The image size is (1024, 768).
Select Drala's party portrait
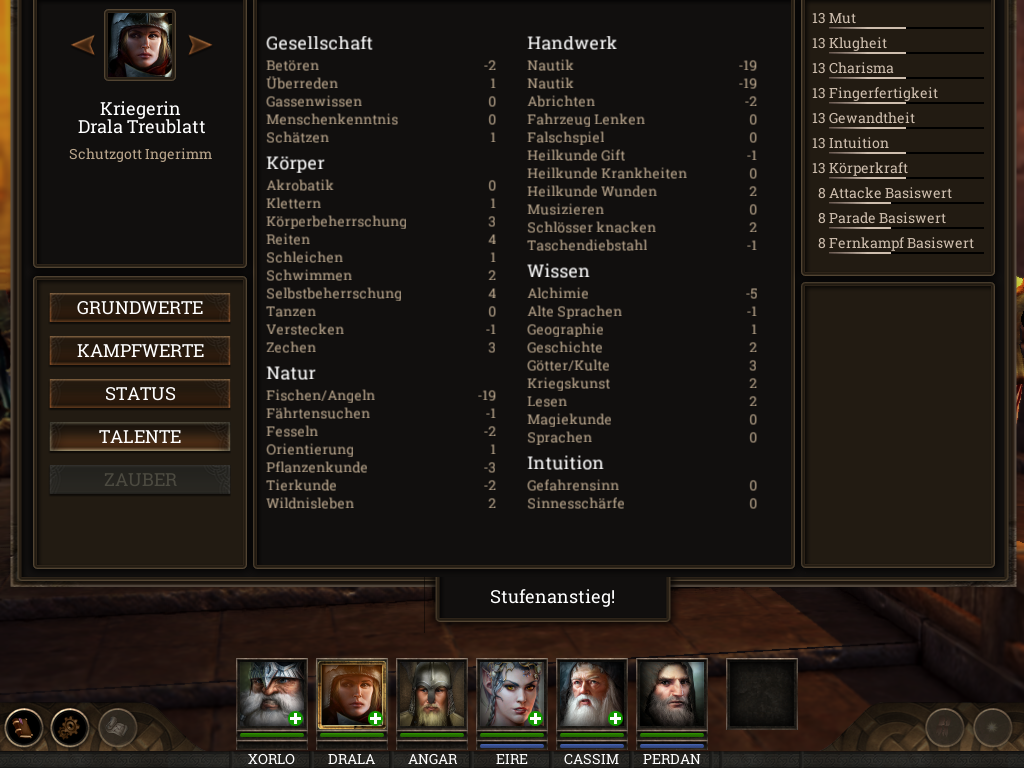tap(352, 694)
